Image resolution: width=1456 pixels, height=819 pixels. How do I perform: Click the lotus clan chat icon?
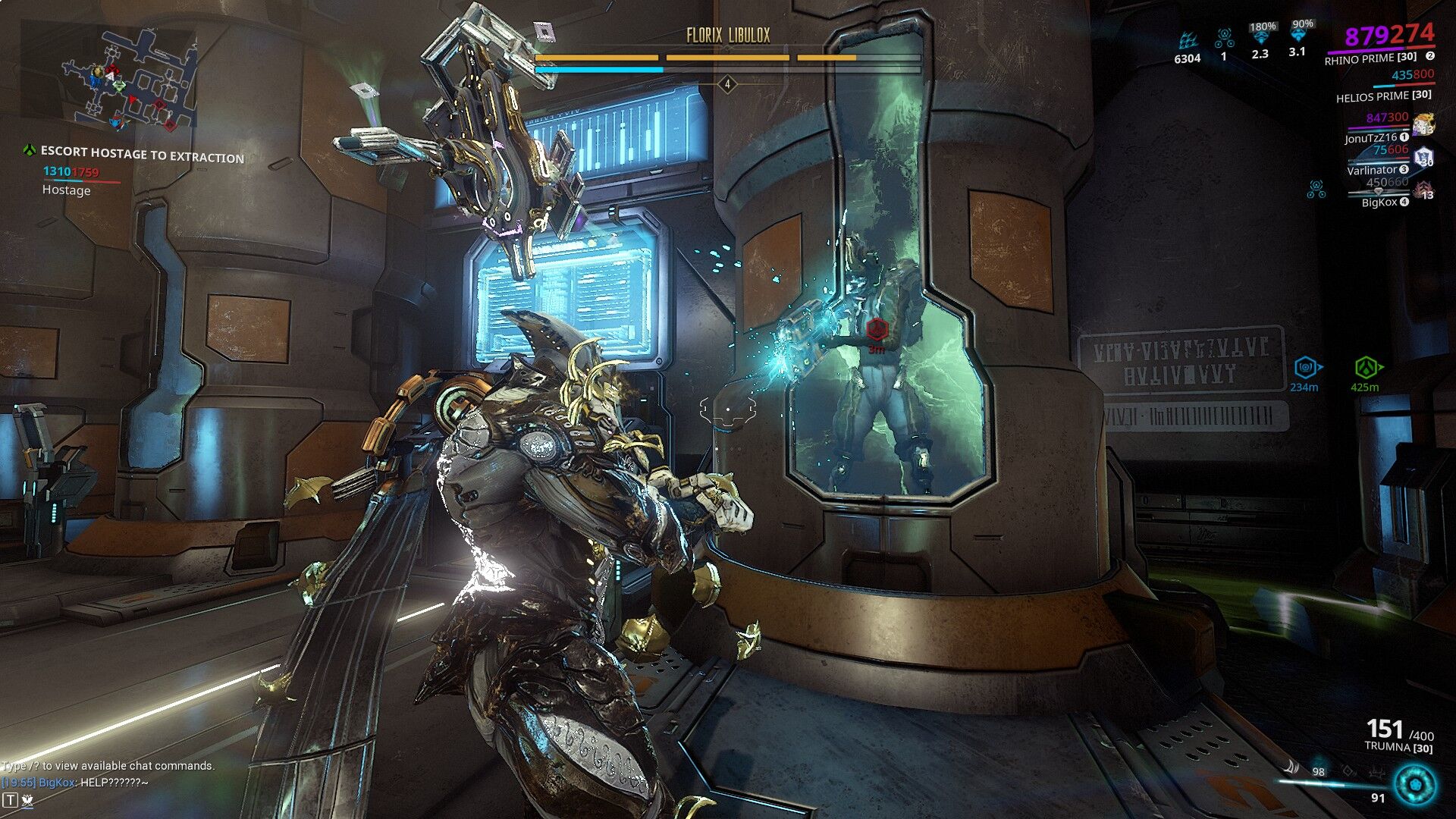pyautogui.click(x=27, y=799)
